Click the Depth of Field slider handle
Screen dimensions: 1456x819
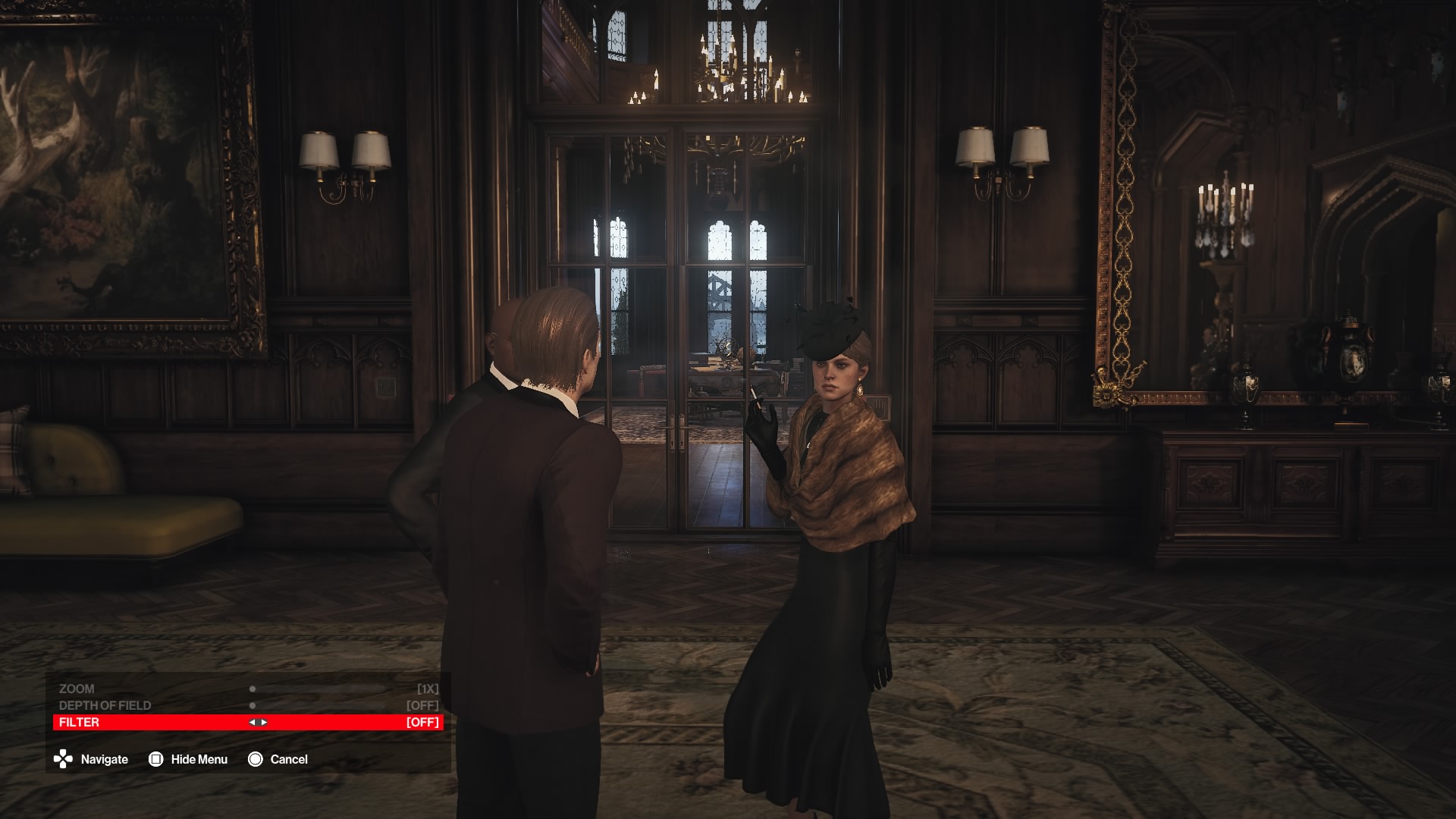coord(253,705)
